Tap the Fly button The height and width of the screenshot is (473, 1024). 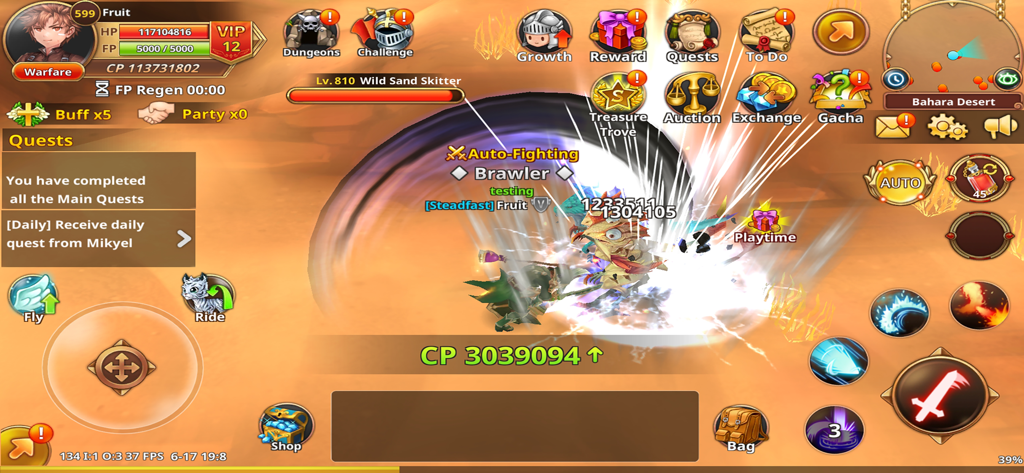click(x=33, y=299)
